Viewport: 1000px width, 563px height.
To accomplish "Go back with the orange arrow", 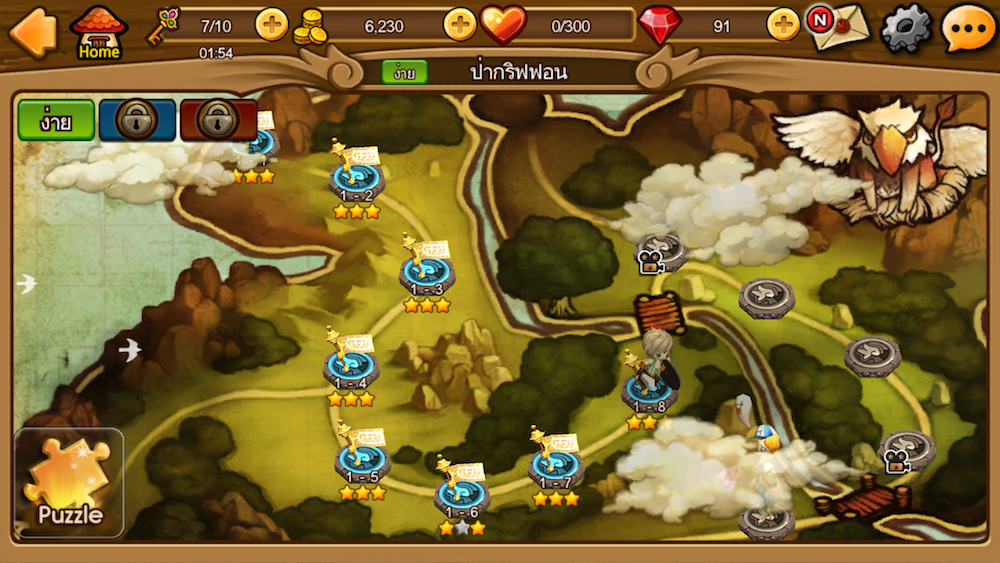I will pyautogui.click(x=32, y=32).
